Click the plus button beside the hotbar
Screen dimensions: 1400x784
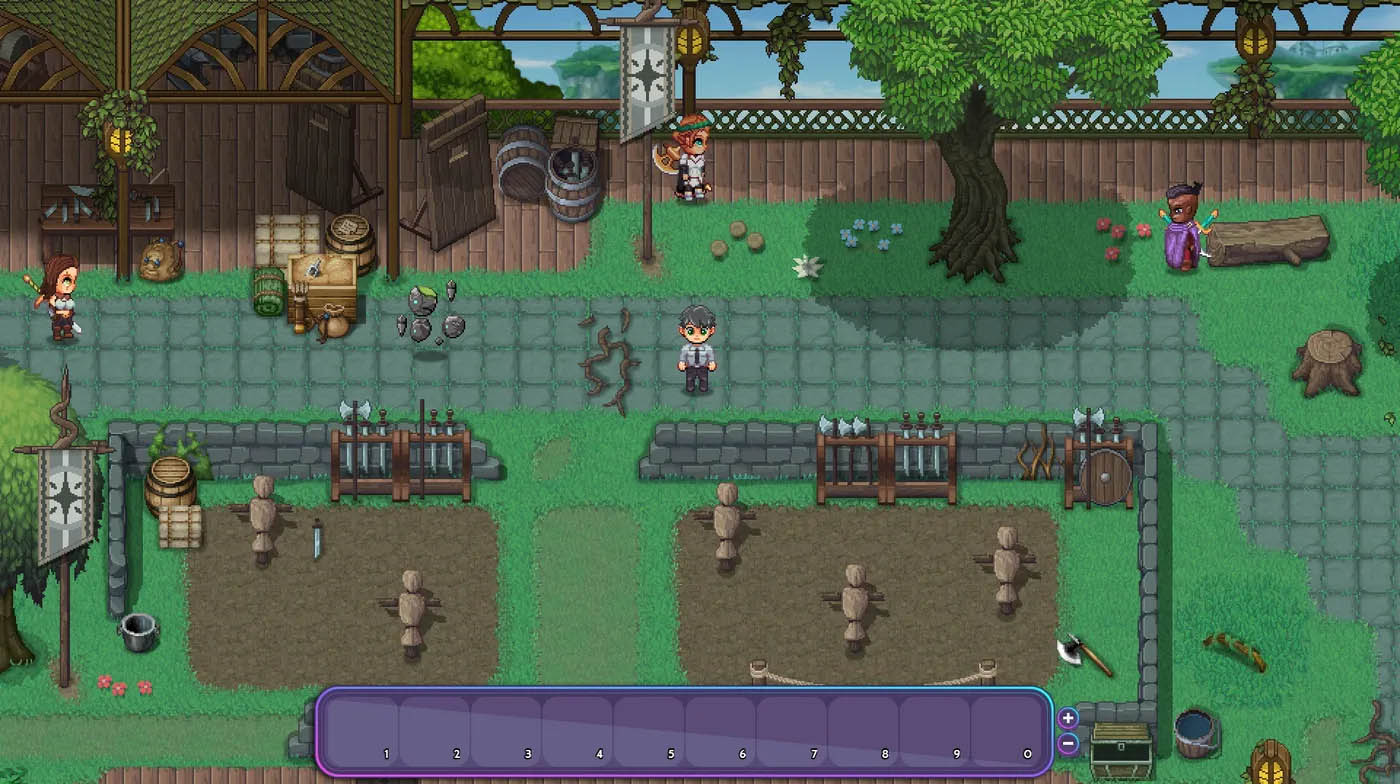coord(1068,718)
